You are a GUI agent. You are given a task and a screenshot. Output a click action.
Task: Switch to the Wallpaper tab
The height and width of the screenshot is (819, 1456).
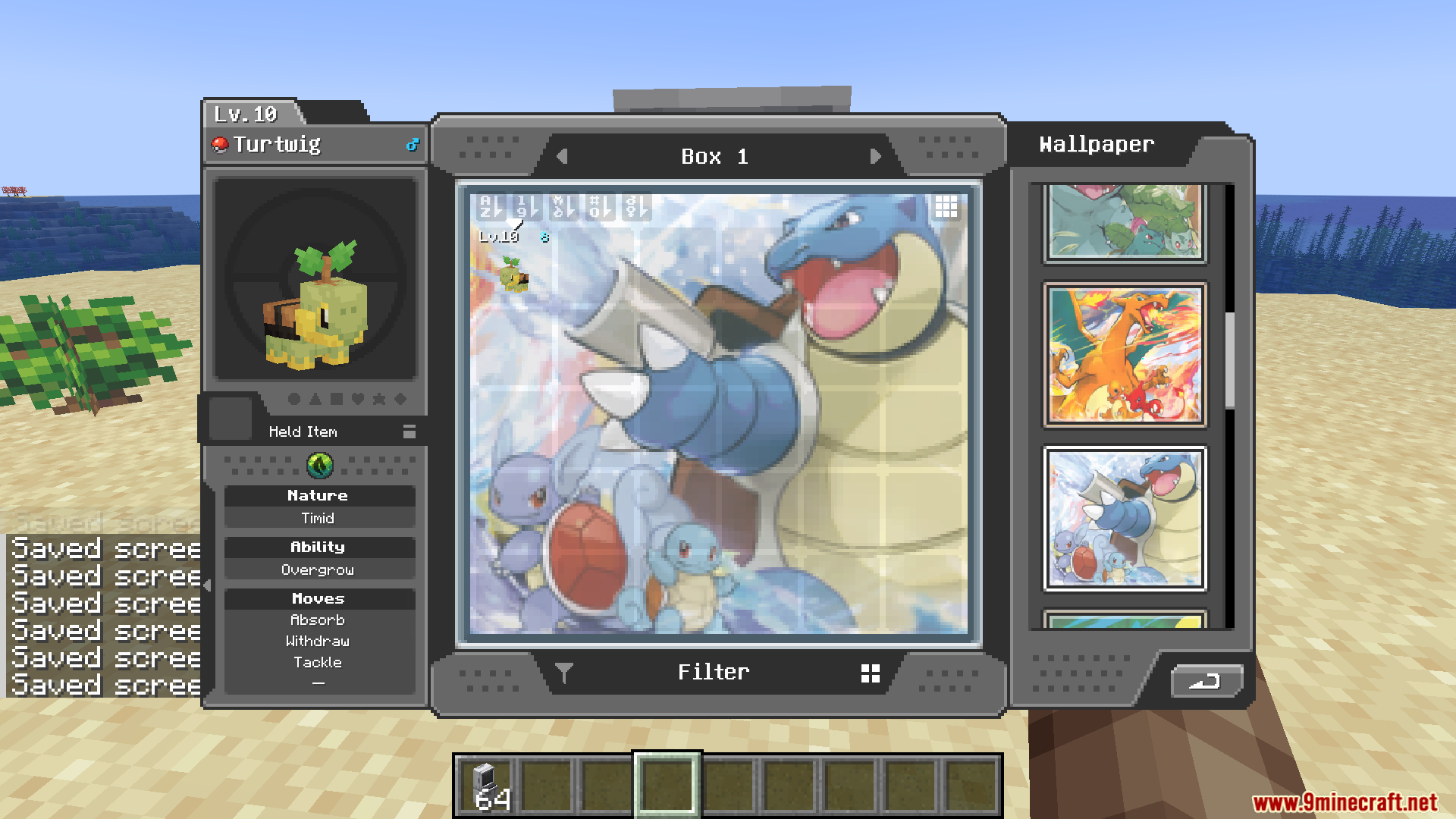point(1097,144)
